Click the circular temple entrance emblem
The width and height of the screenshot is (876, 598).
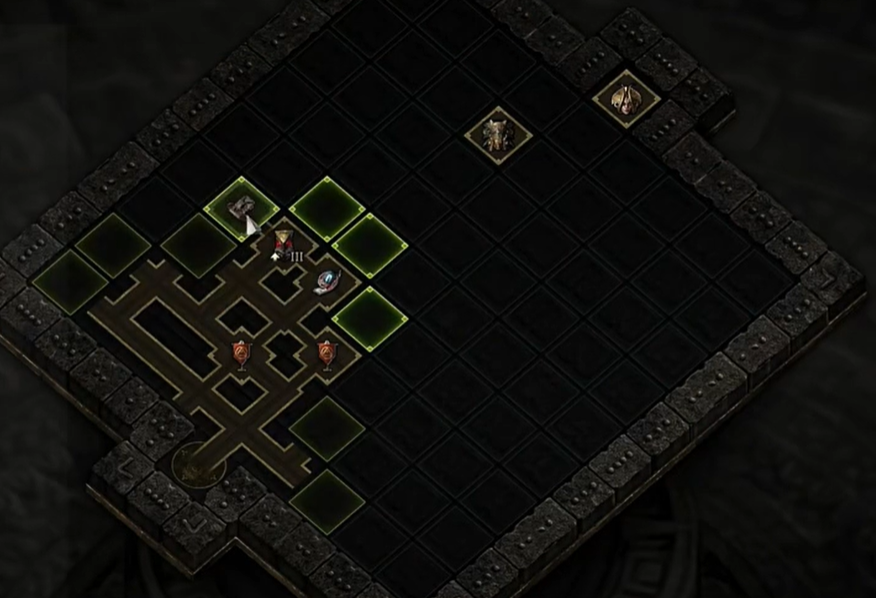pyautogui.click(x=198, y=464)
